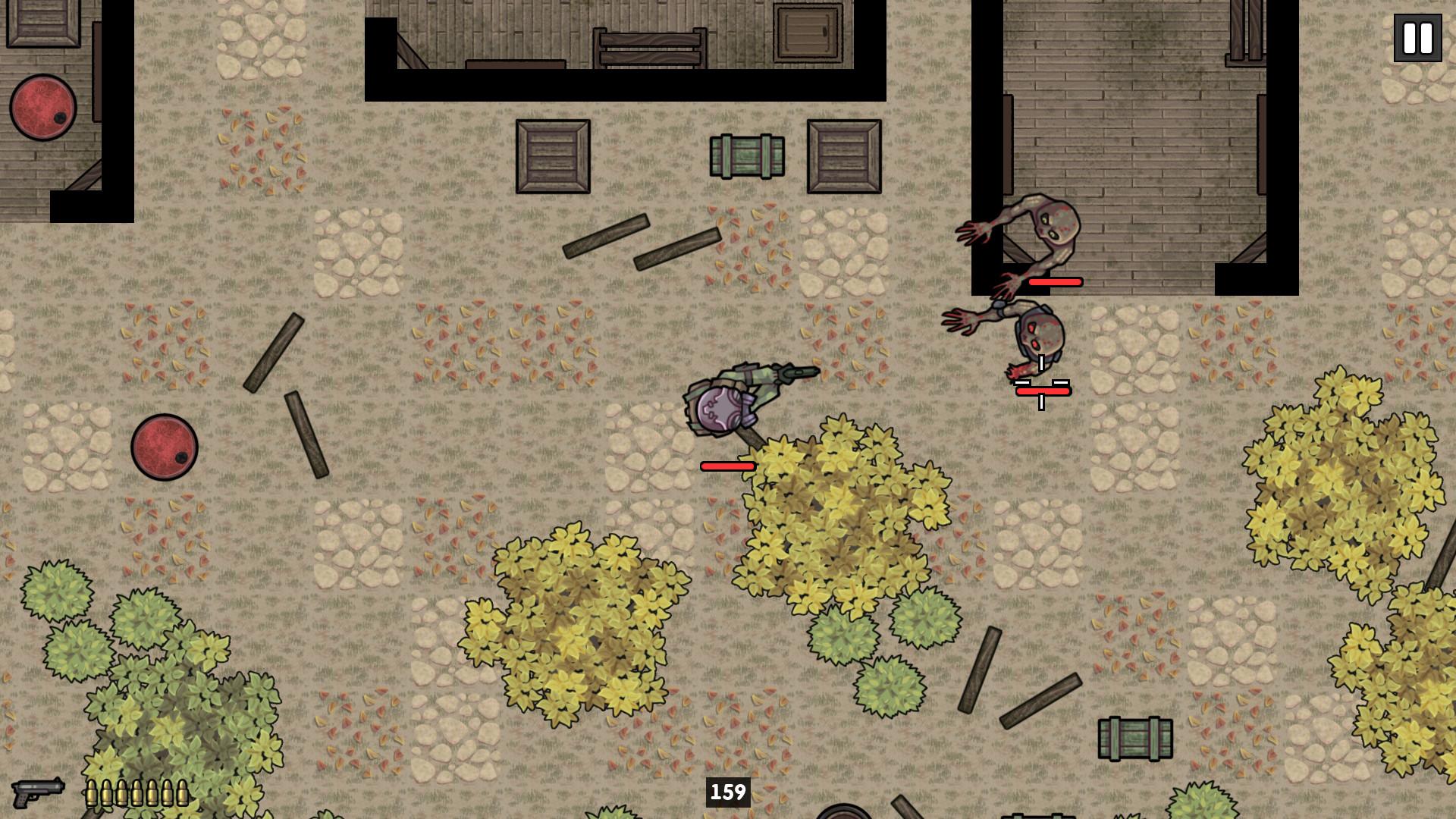Click the player's red health bar

(x=726, y=466)
